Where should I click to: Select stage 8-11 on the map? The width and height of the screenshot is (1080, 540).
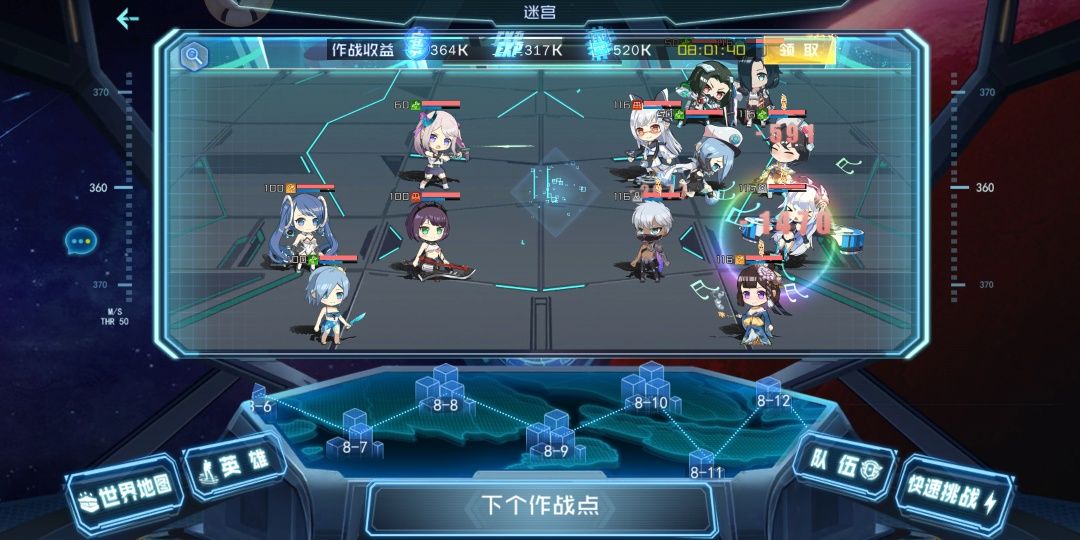705,465
